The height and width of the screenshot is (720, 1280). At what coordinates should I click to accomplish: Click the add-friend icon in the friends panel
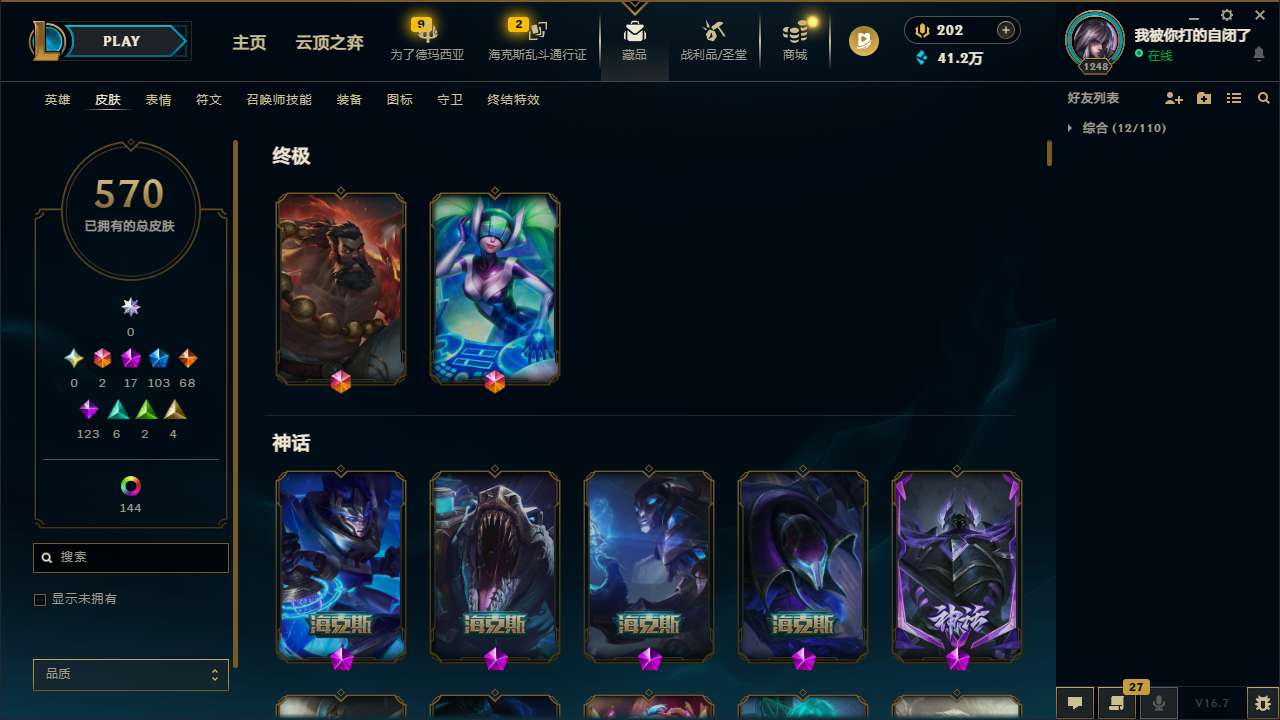pos(1174,98)
